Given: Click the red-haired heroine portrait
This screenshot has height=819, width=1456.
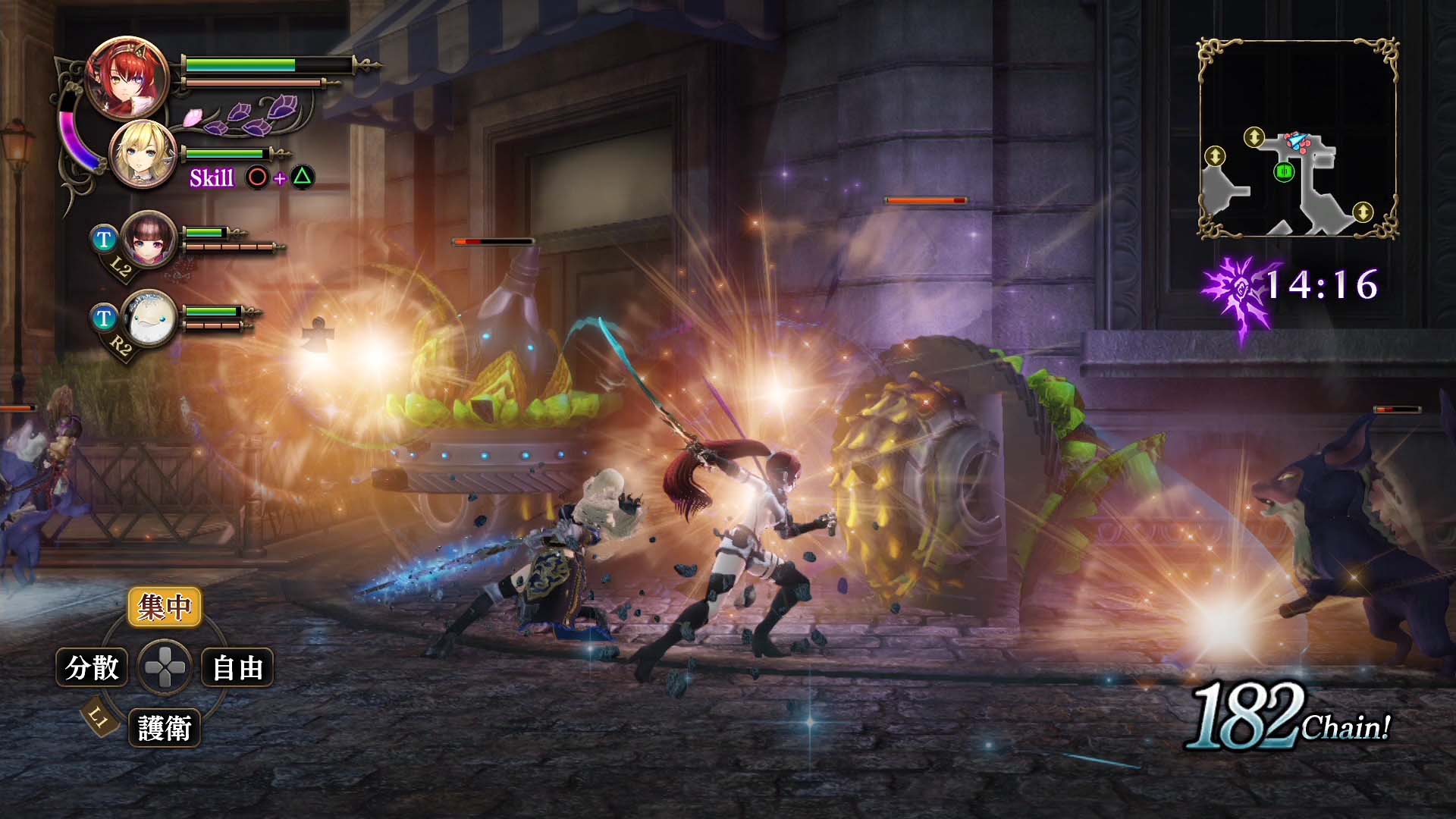Looking at the screenshot, I should 127,78.
